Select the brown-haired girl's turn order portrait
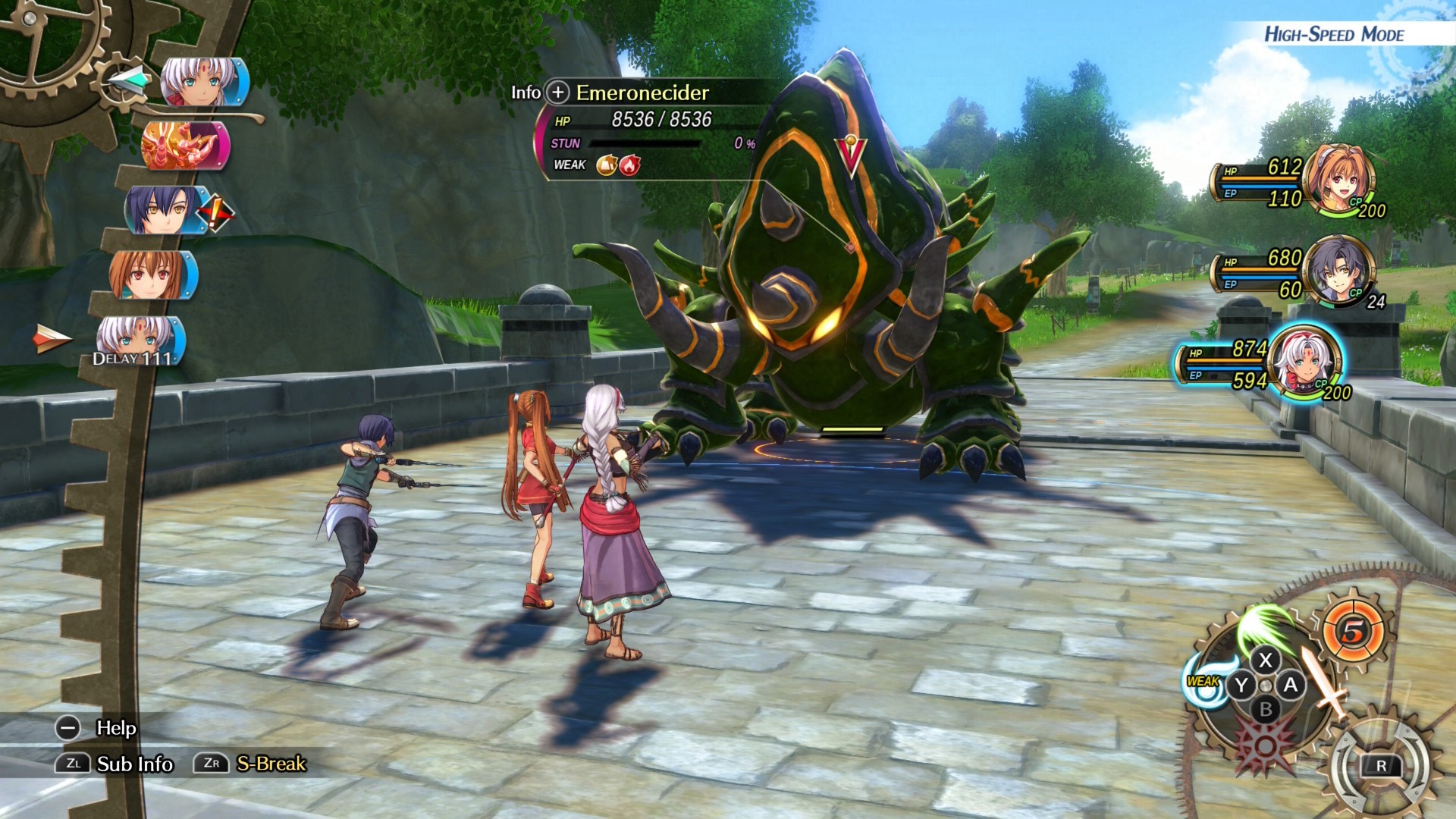 (x=153, y=275)
